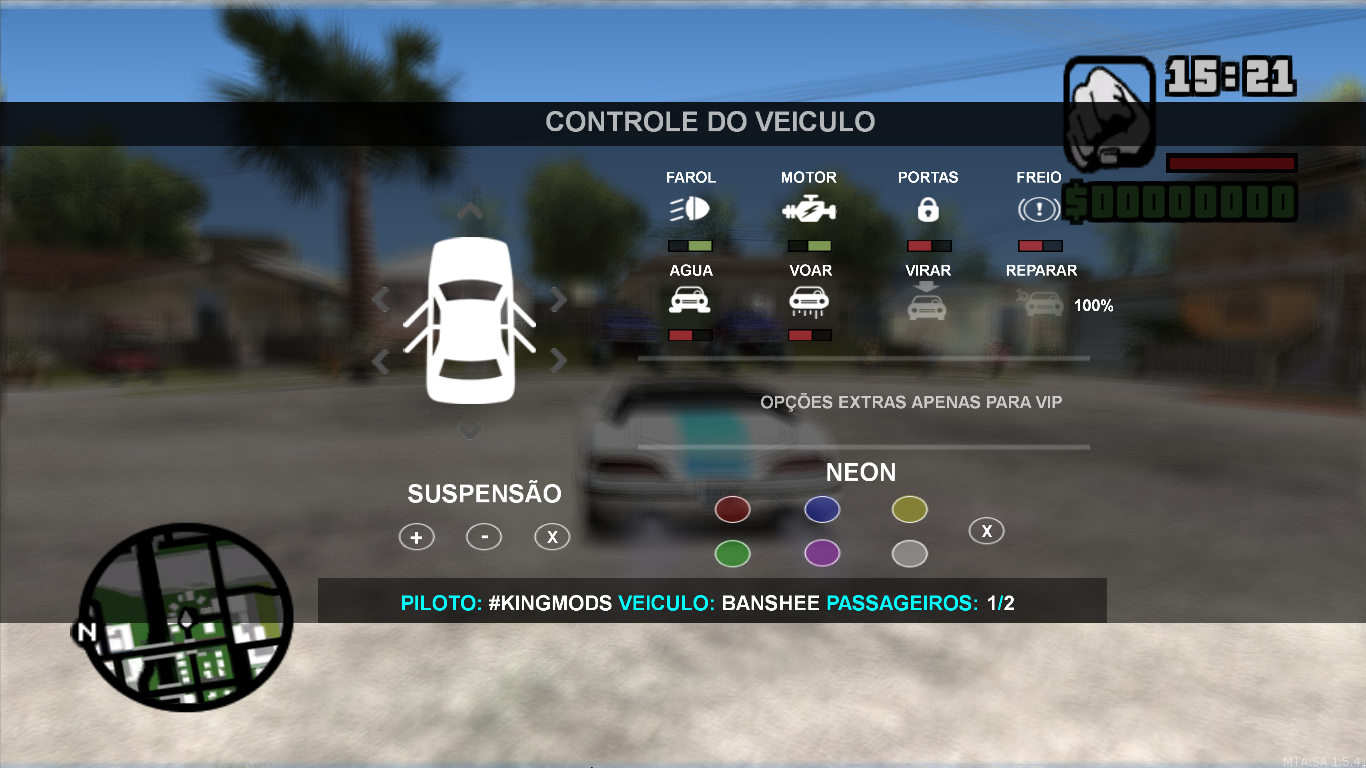Click the up arrow above the car diagram
Viewport: 1366px width, 768px height.
469,211
